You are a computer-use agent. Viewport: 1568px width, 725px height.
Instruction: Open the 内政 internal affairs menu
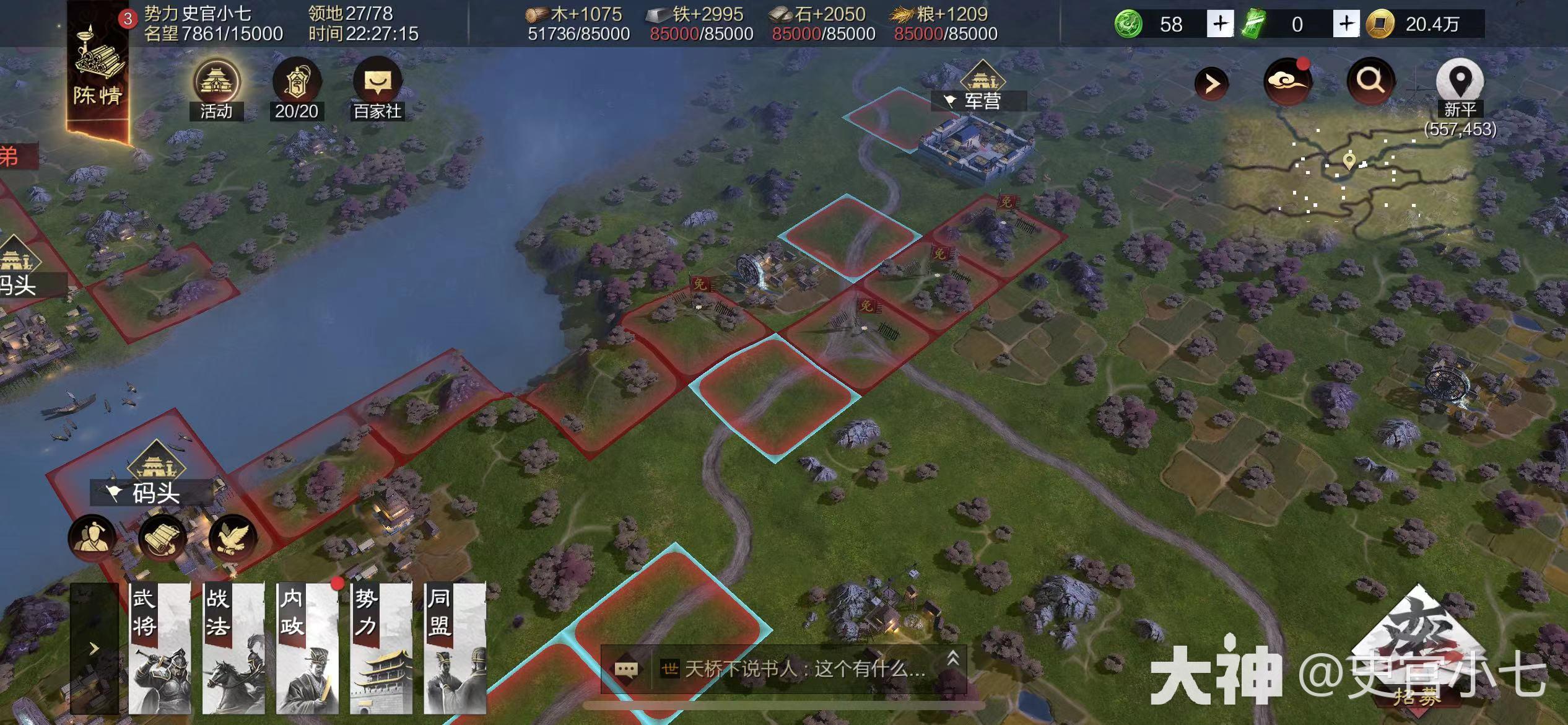pos(307,648)
